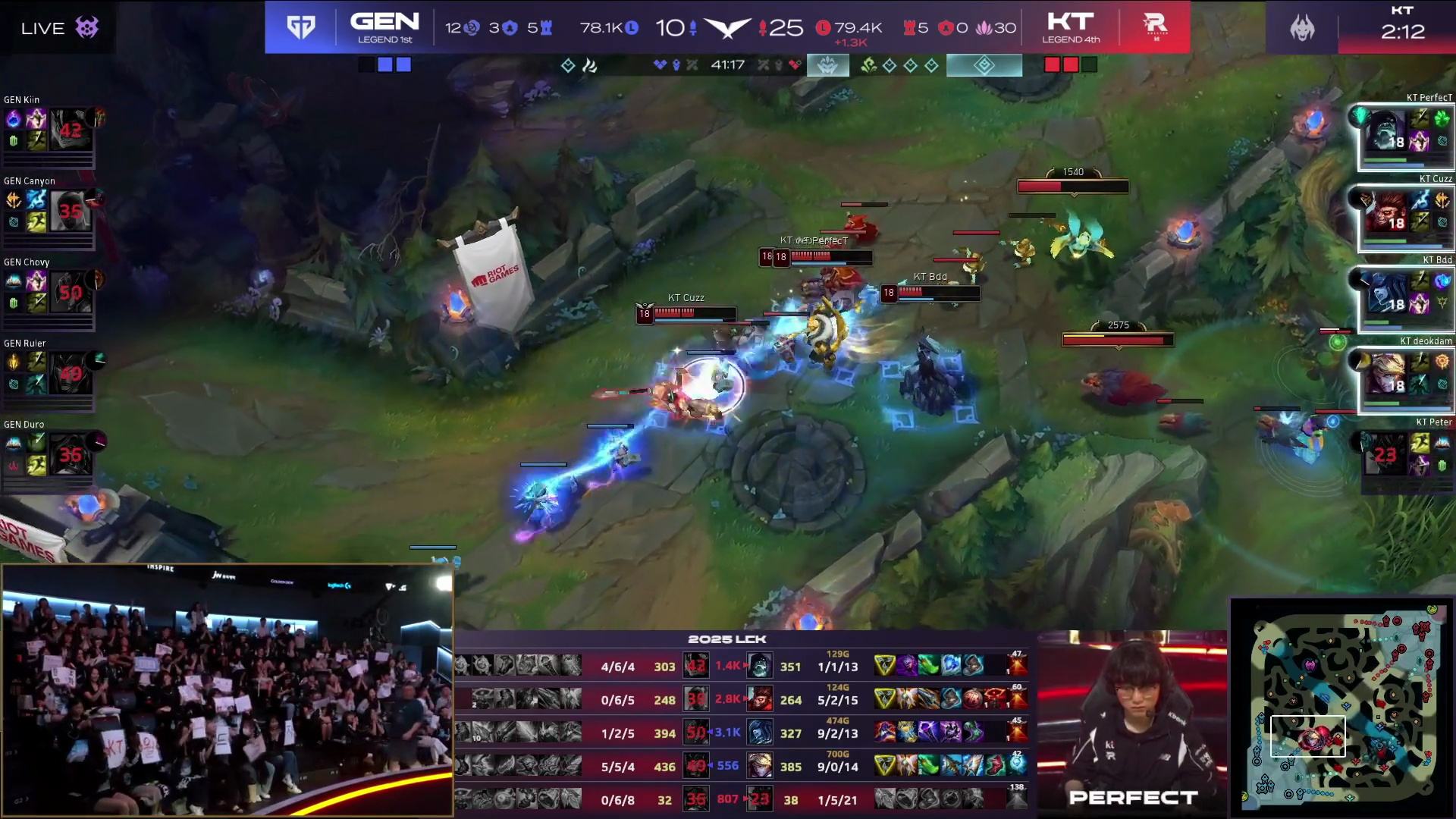
Task: Click the KT Rolster team logo
Action: 1155,27
